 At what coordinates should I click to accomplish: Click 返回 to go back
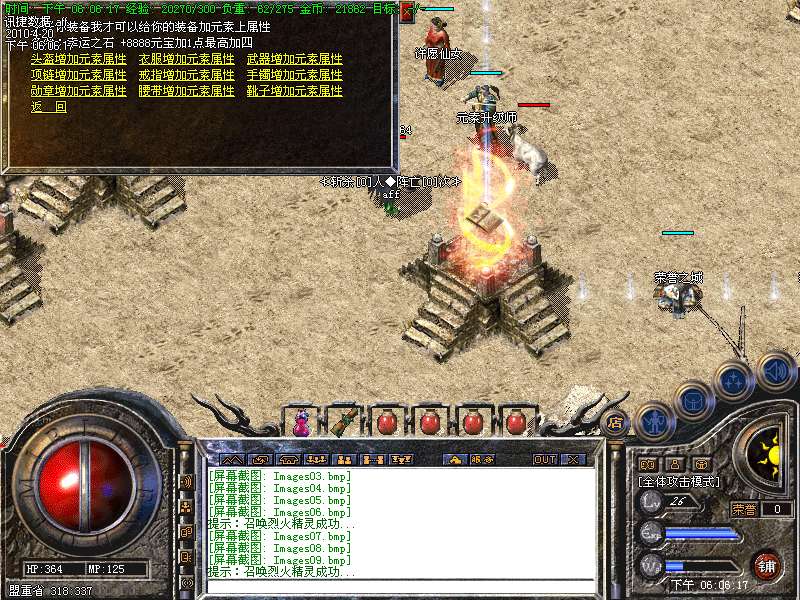(x=48, y=107)
